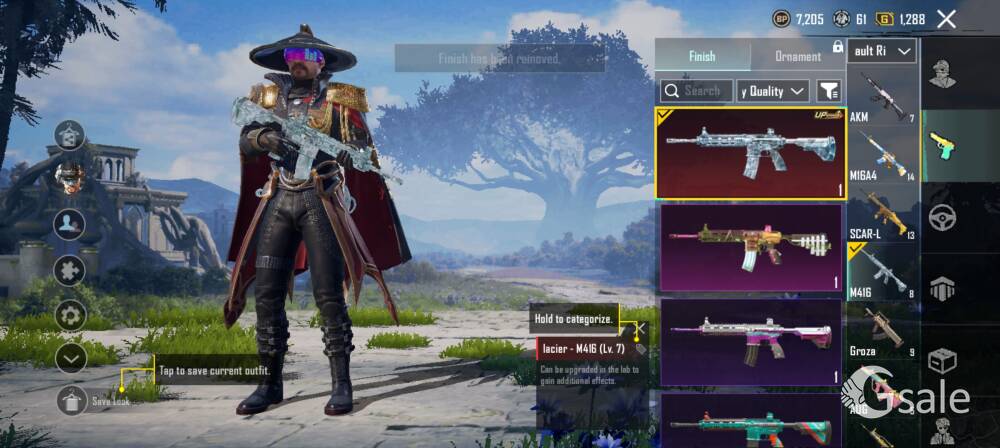Image resolution: width=1000 pixels, height=448 pixels.
Task: Choose the gold and pink M416 skin
Action: 751,248
